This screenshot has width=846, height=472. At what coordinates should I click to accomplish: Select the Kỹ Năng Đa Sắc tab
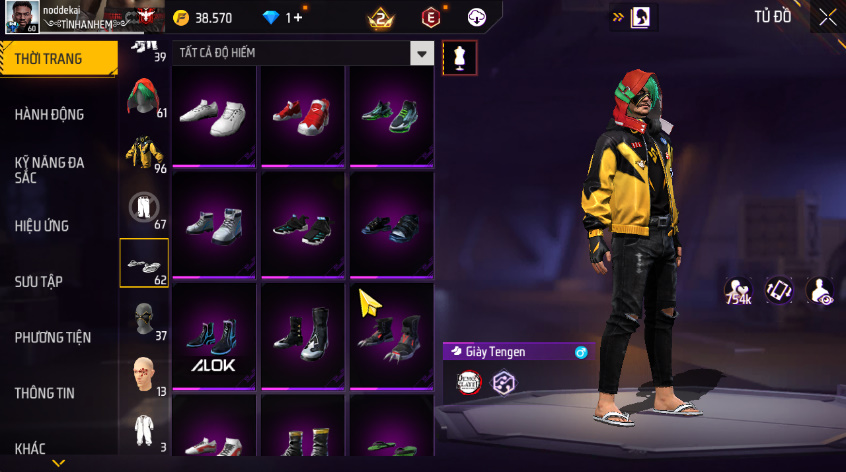pos(49,169)
